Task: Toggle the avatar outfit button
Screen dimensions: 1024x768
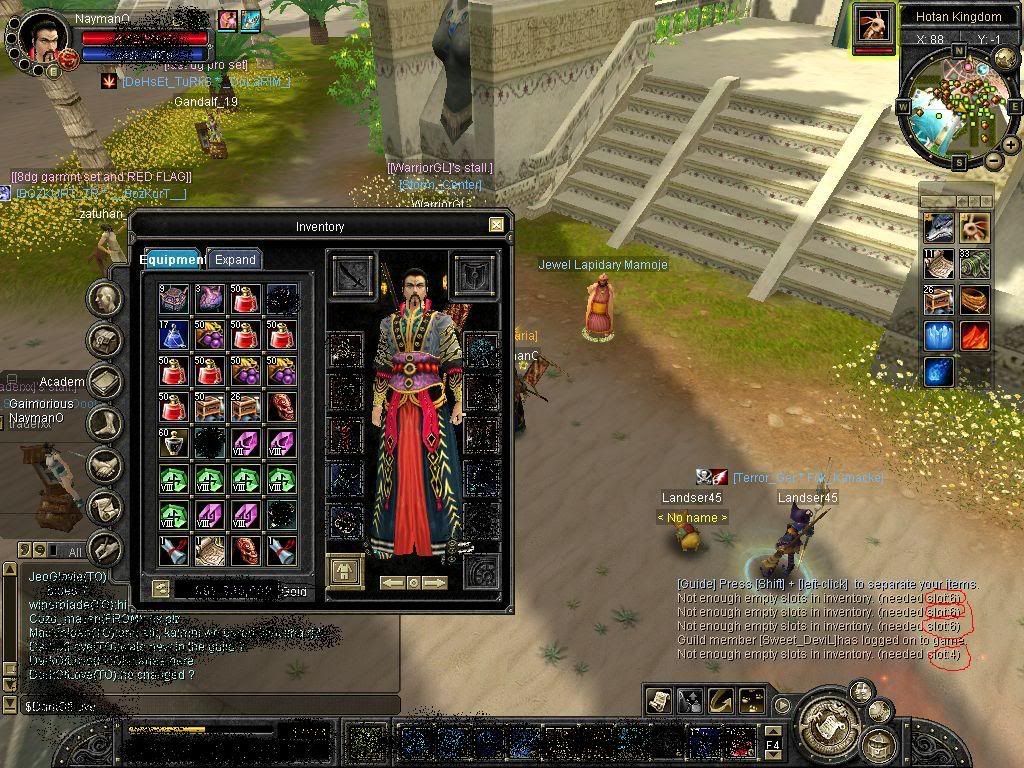Action: pyautogui.click(x=346, y=573)
